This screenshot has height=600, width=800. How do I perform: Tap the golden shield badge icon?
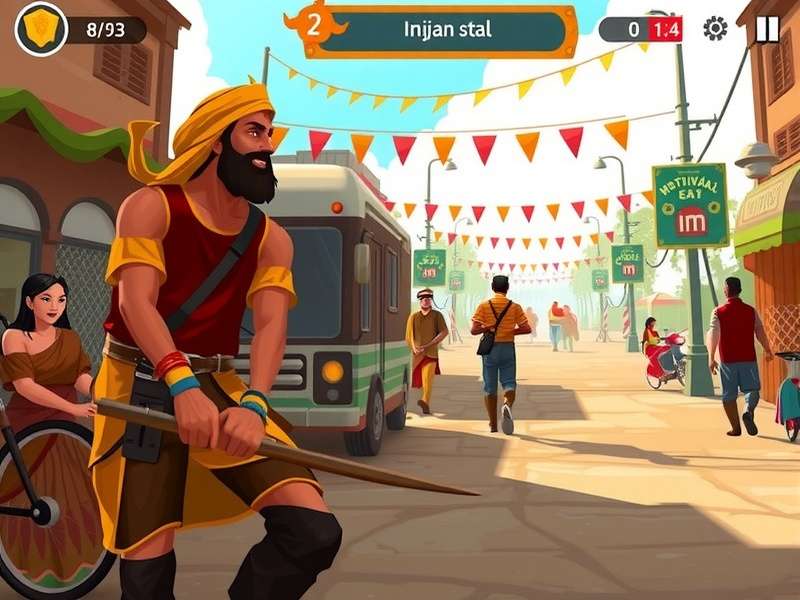(x=41, y=28)
